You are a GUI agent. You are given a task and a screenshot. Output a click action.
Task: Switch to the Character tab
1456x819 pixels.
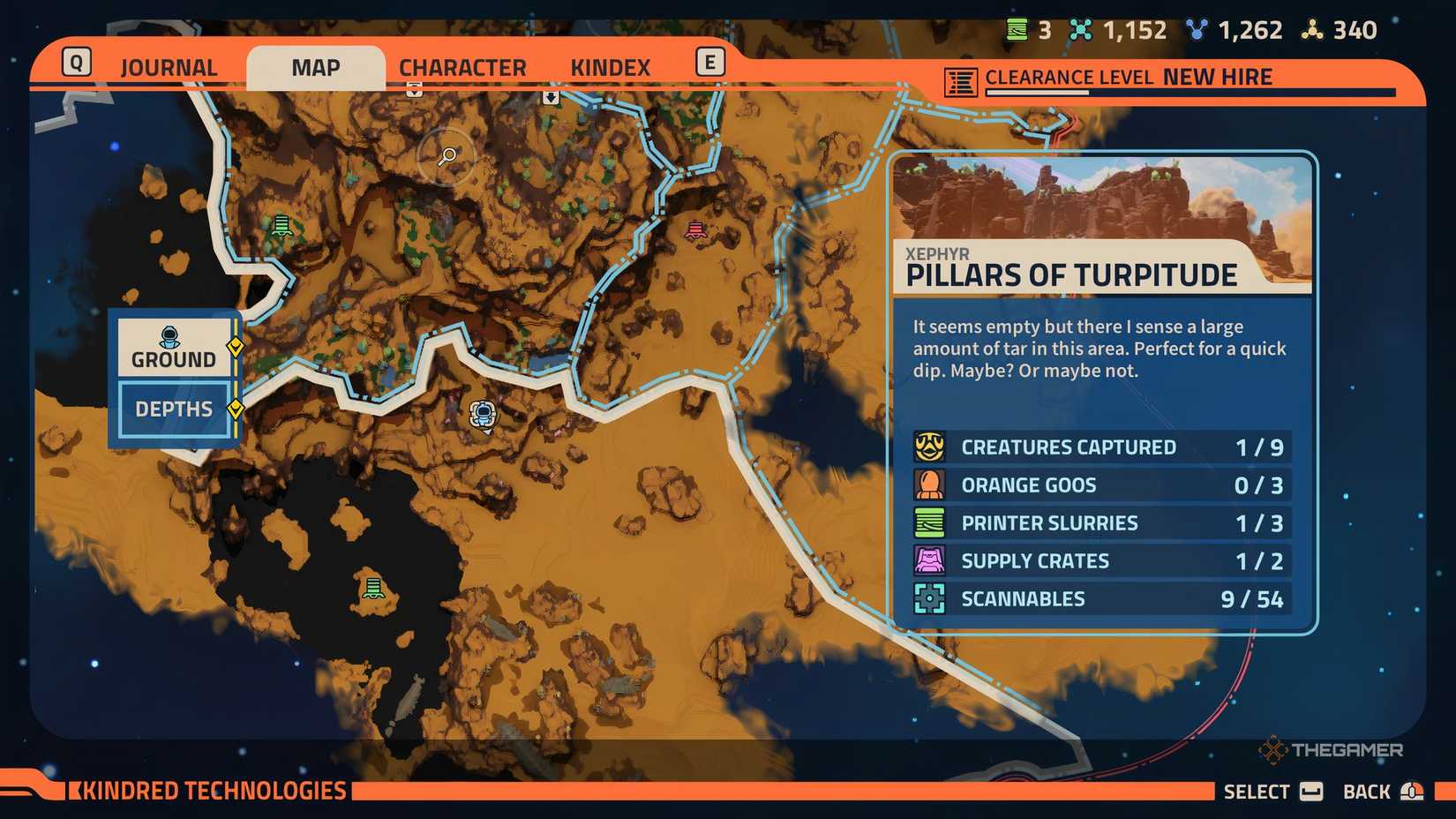[462, 66]
